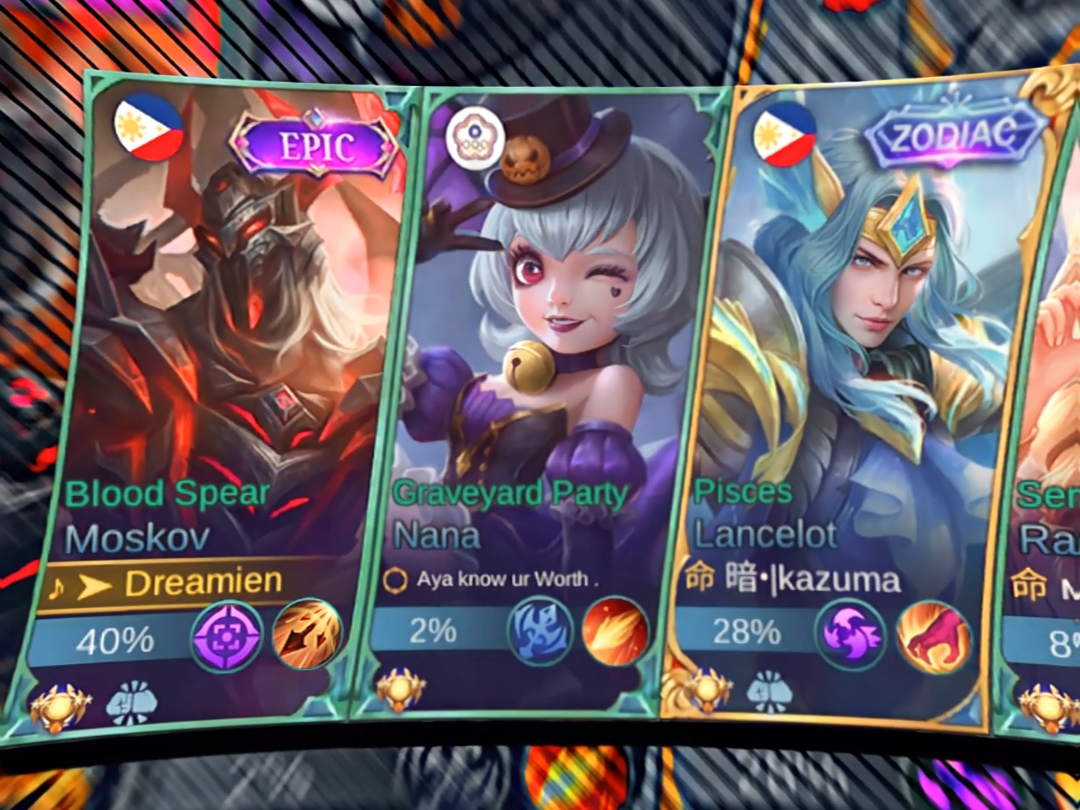Click Nana's fiery Flameshot spell icon
This screenshot has height=810, width=1080.
pyautogui.click(x=615, y=631)
